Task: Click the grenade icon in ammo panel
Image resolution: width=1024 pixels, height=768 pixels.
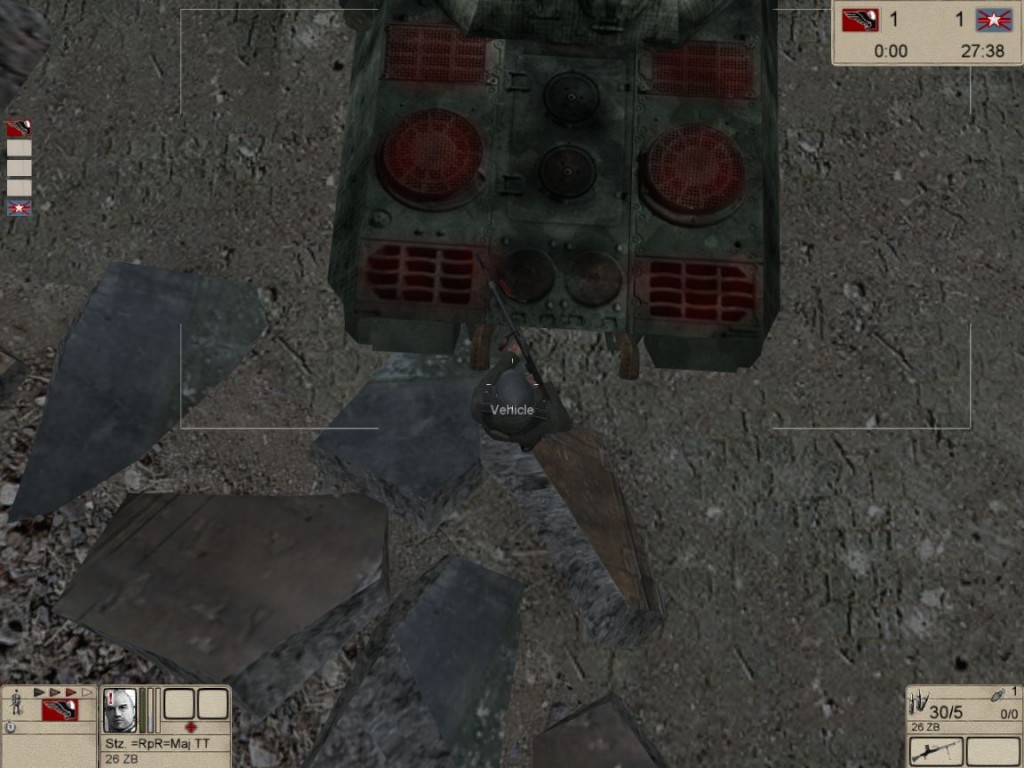Action: [997, 696]
